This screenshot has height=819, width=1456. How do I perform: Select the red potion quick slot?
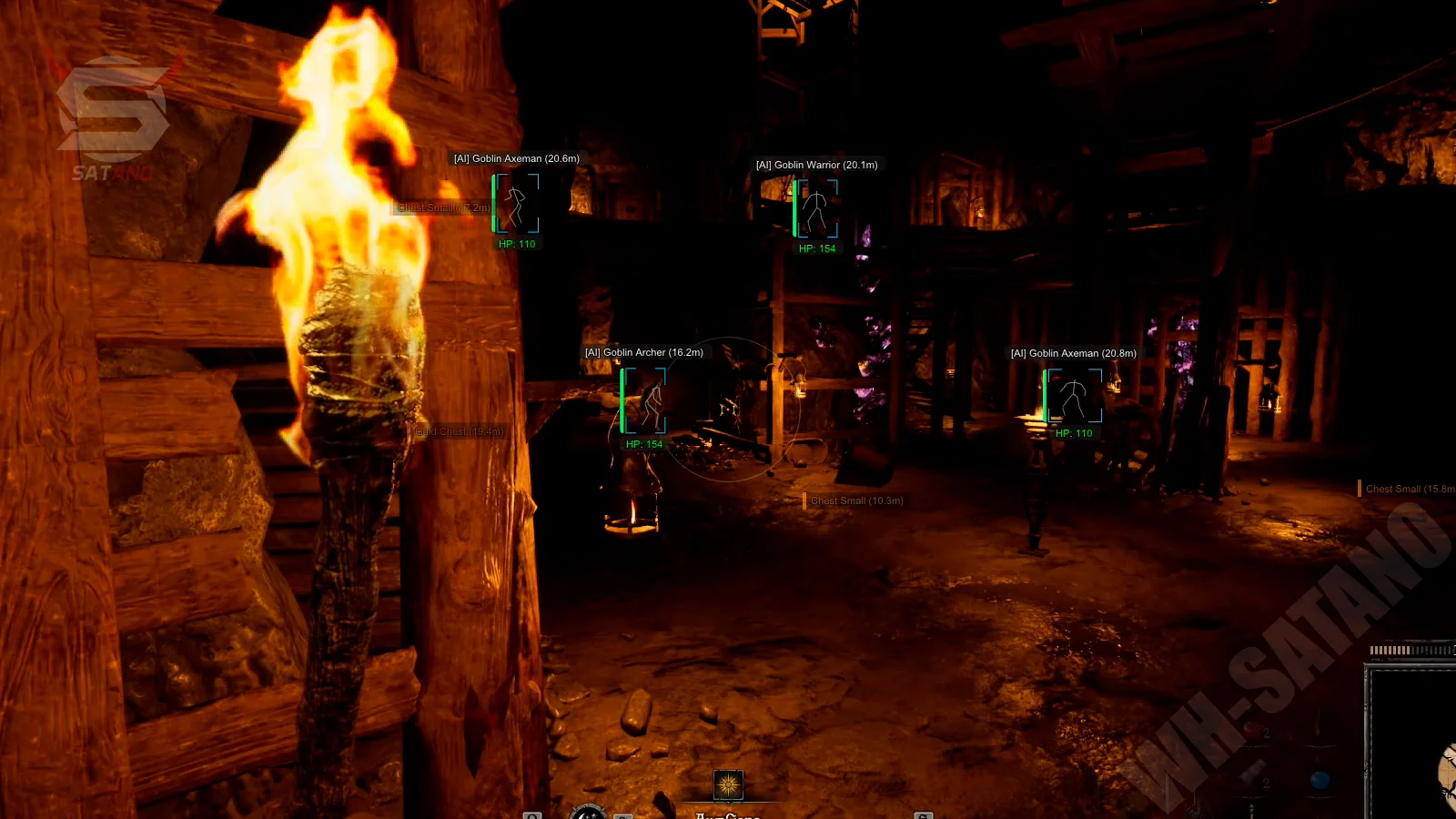[1255, 731]
